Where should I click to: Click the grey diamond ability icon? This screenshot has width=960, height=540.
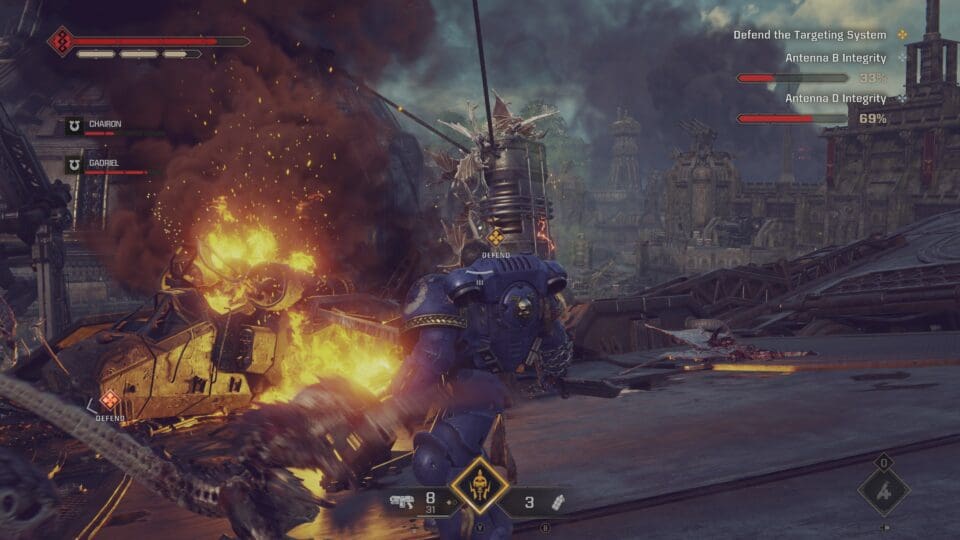pyautogui.click(x=884, y=490)
